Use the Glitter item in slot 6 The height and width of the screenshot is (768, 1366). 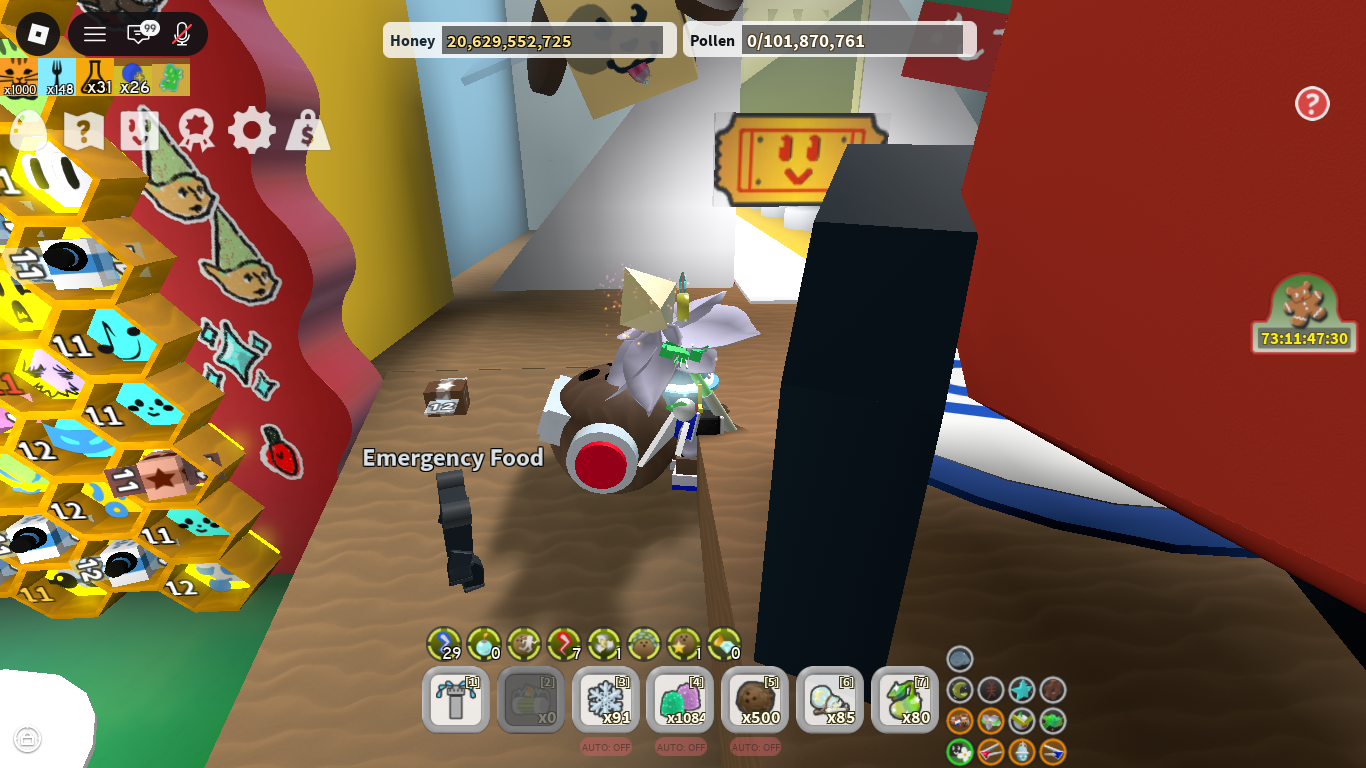[x=830, y=700]
